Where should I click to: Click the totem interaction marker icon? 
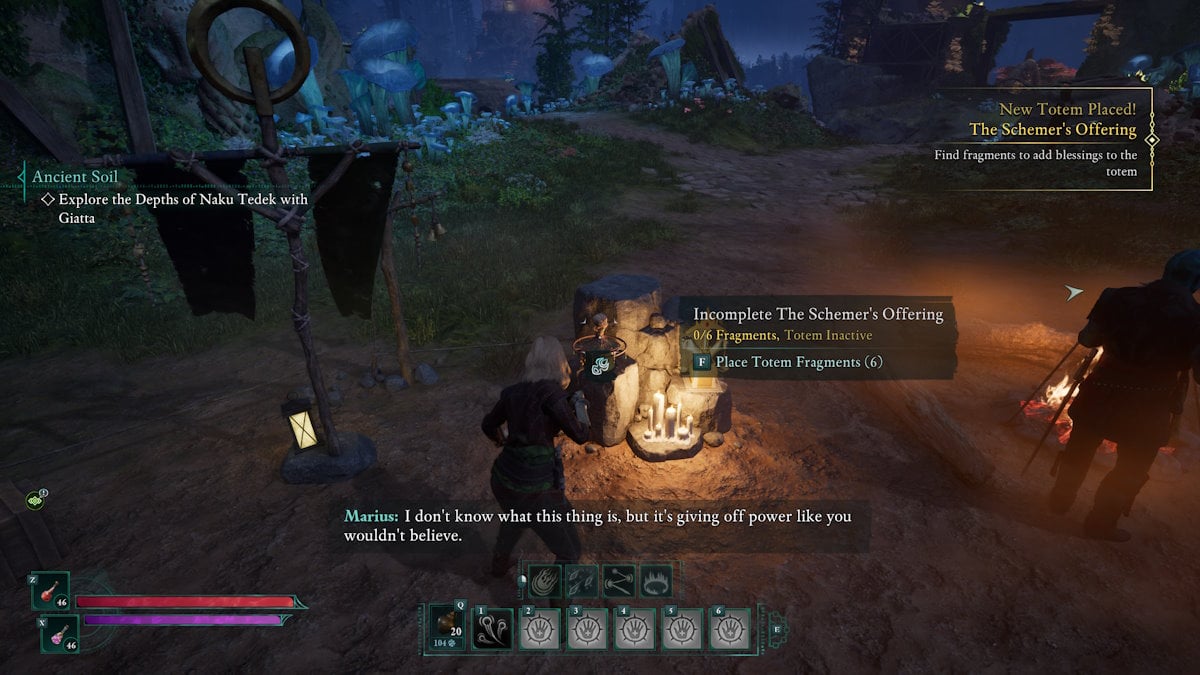pyautogui.click(x=598, y=366)
